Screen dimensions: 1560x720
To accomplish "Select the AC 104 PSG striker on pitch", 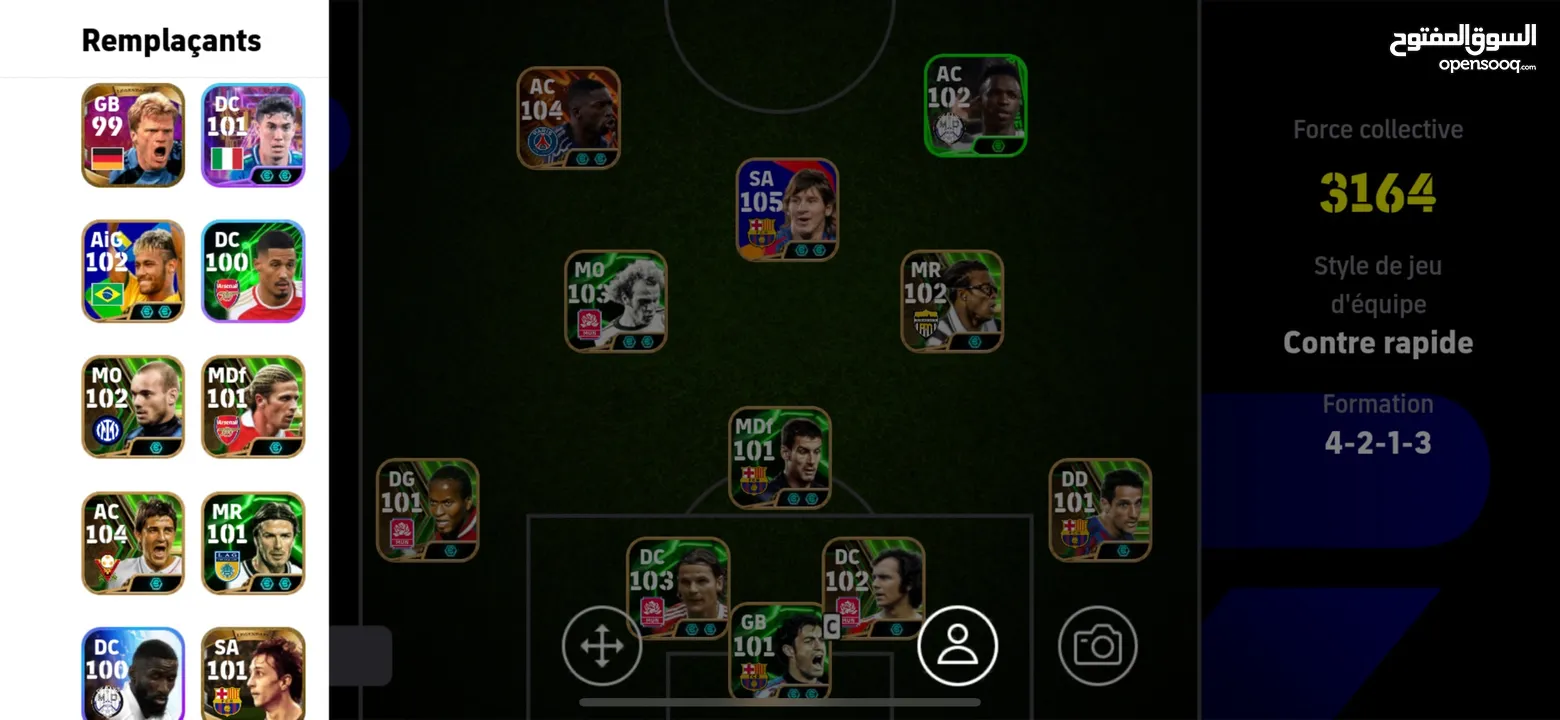I will (568, 118).
